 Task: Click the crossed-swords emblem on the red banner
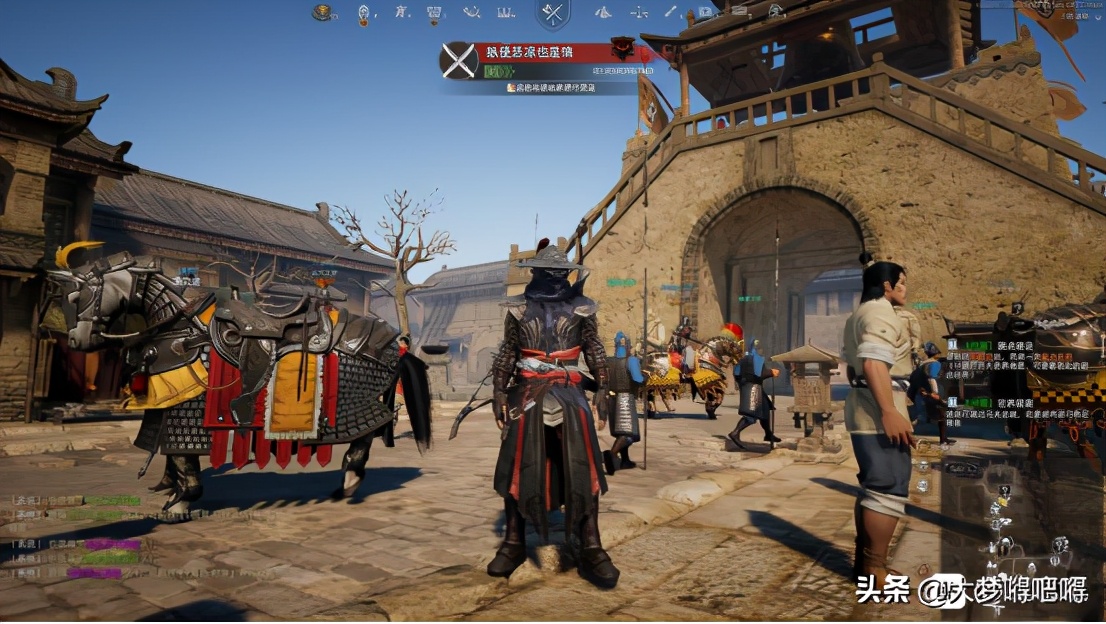[x=459, y=60]
